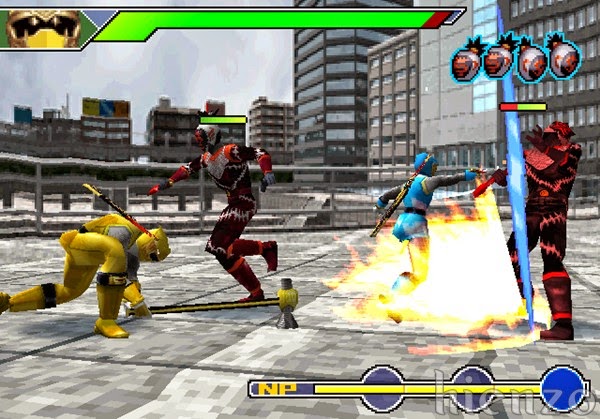Select the bright blue NP gauge orb

click(x=563, y=389)
